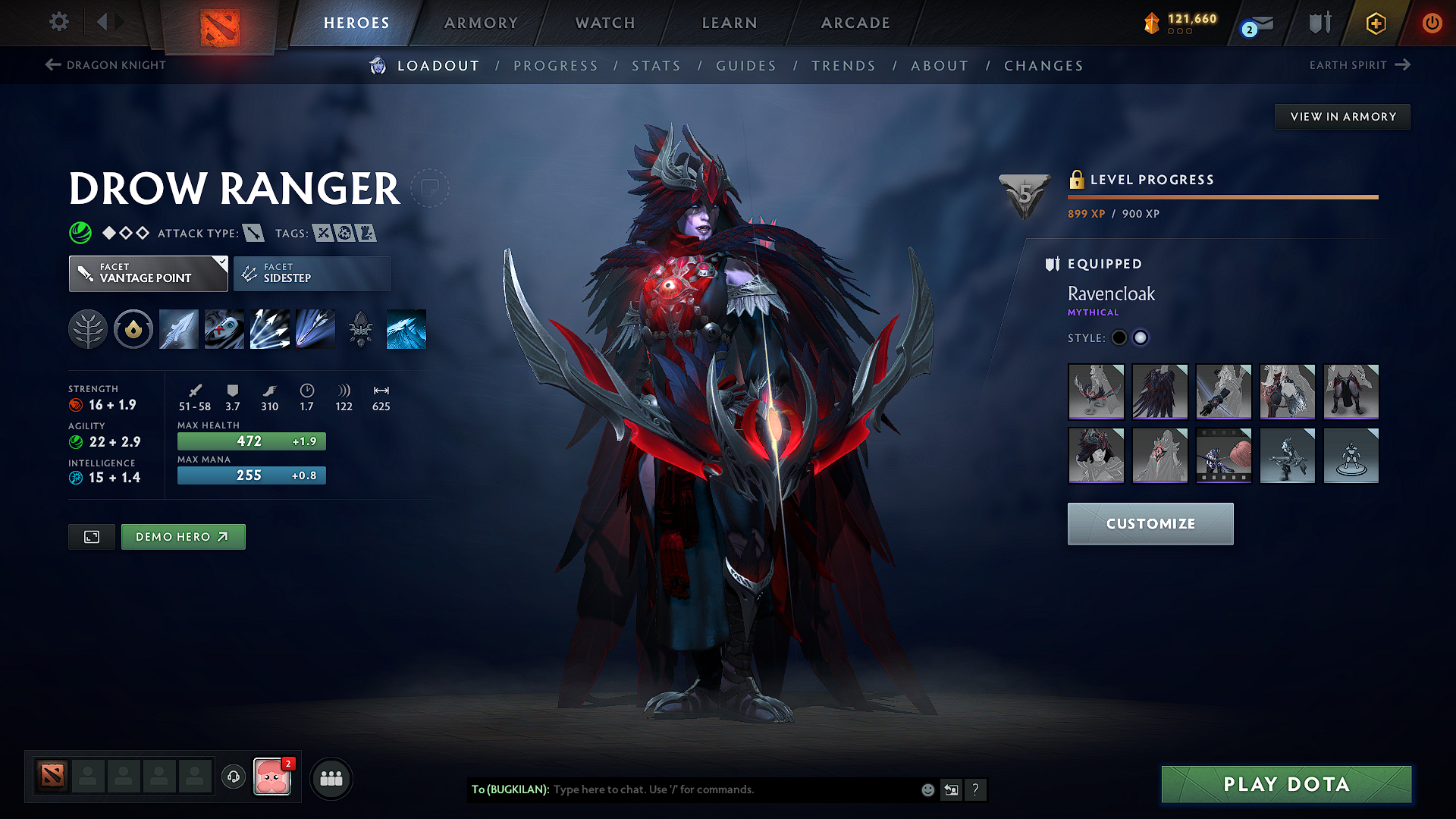Open the Drow Ranger talent tree icon

[88, 328]
